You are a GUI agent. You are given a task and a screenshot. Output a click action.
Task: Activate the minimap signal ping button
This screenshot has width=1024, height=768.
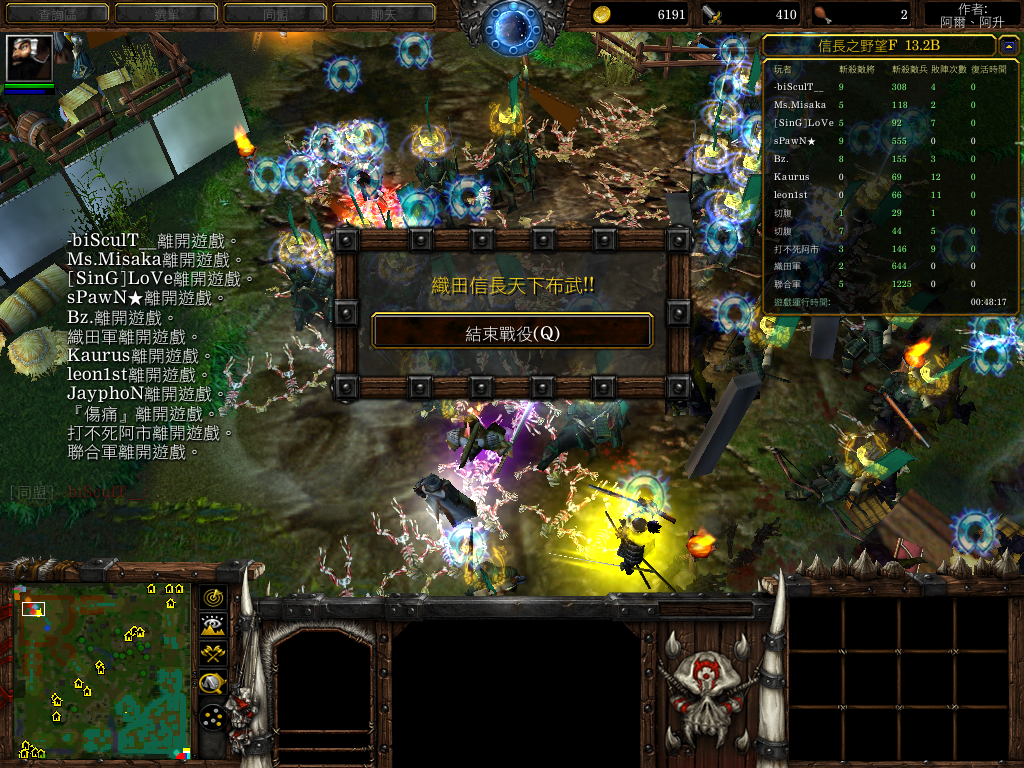[212, 598]
